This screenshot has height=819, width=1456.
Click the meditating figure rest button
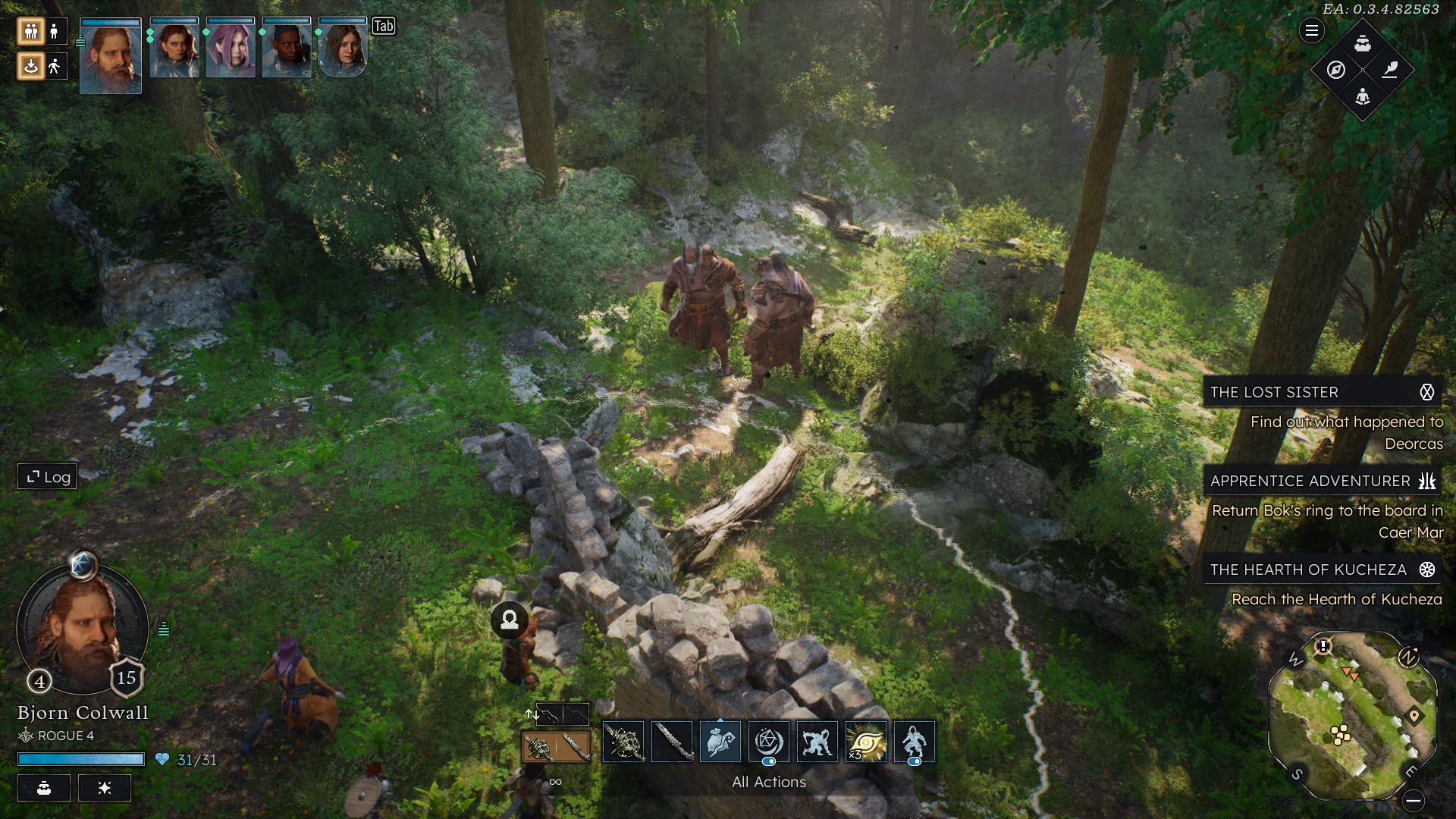1363,96
